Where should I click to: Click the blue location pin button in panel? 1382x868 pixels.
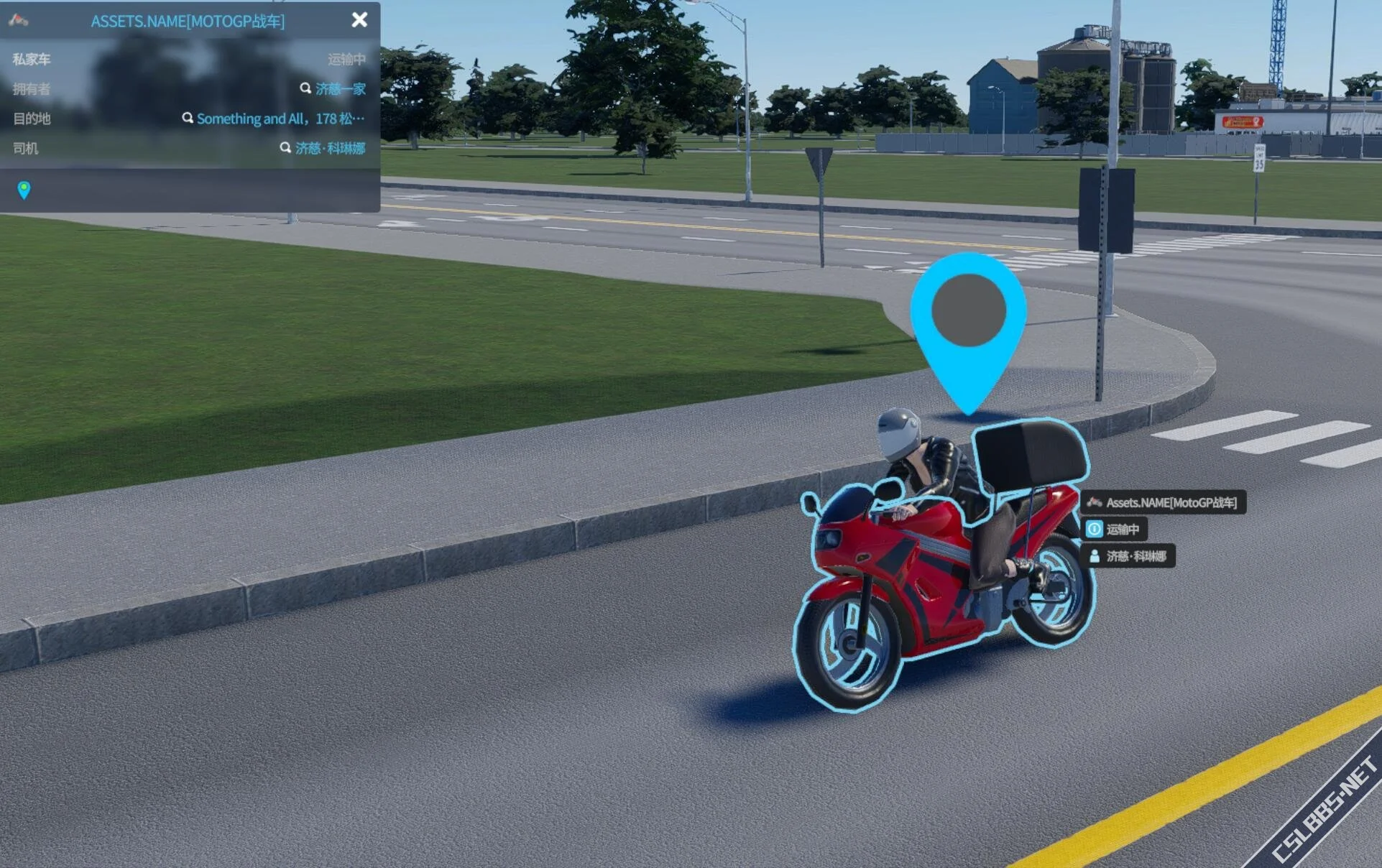click(24, 190)
